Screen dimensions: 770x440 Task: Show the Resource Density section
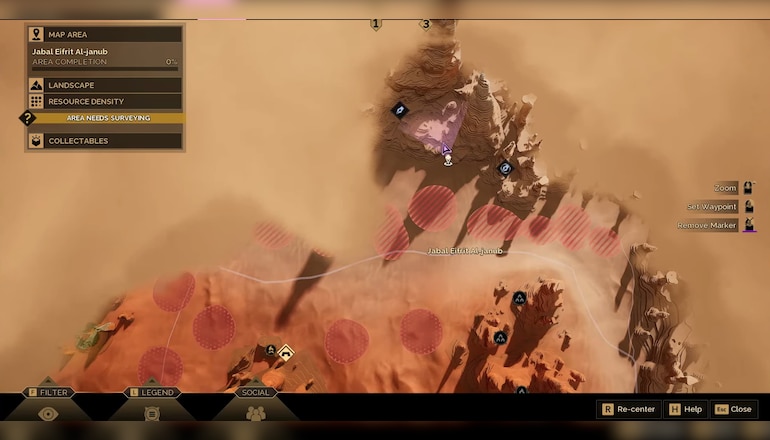[104, 101]
